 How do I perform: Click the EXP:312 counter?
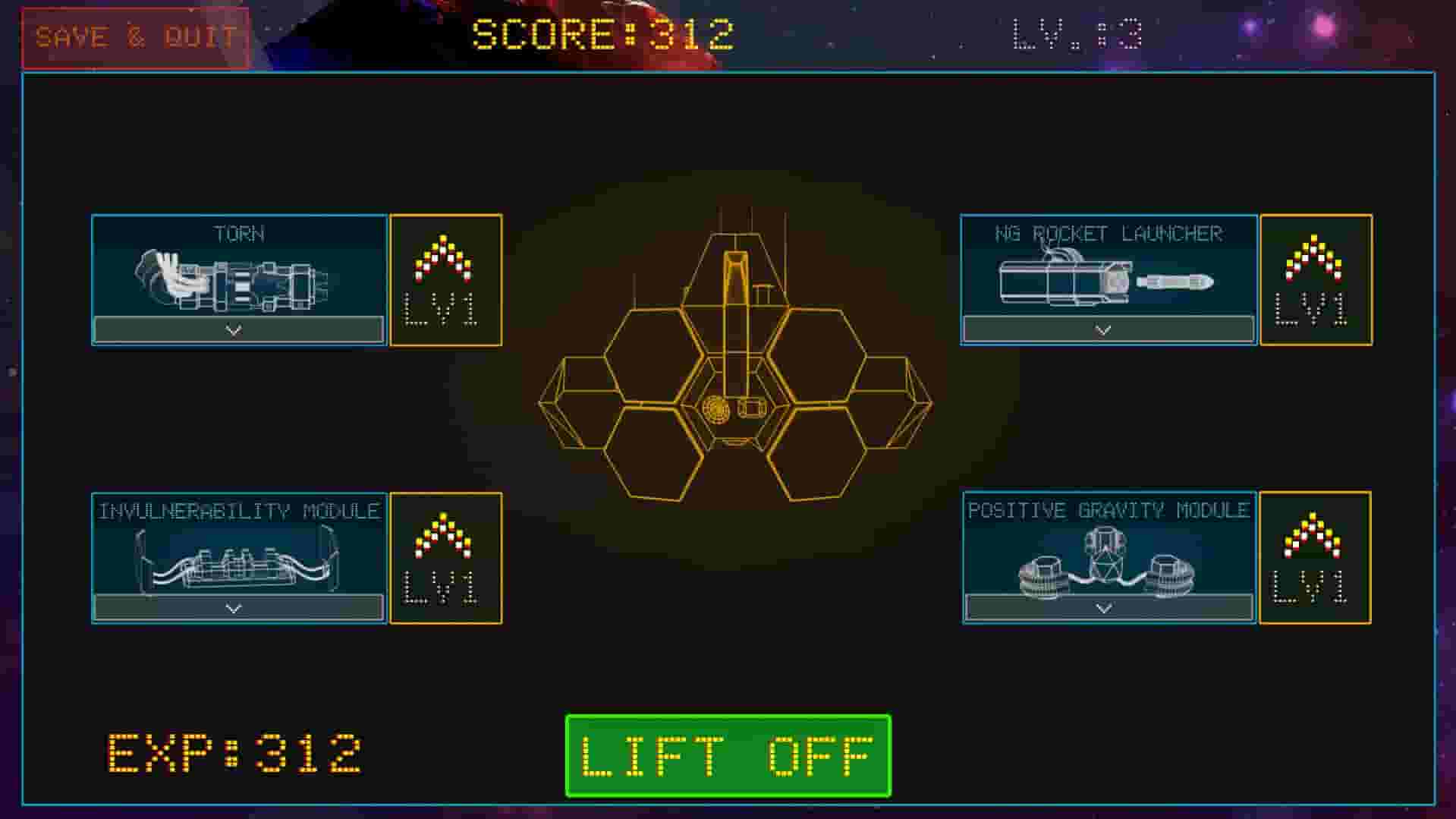(235, 751)
